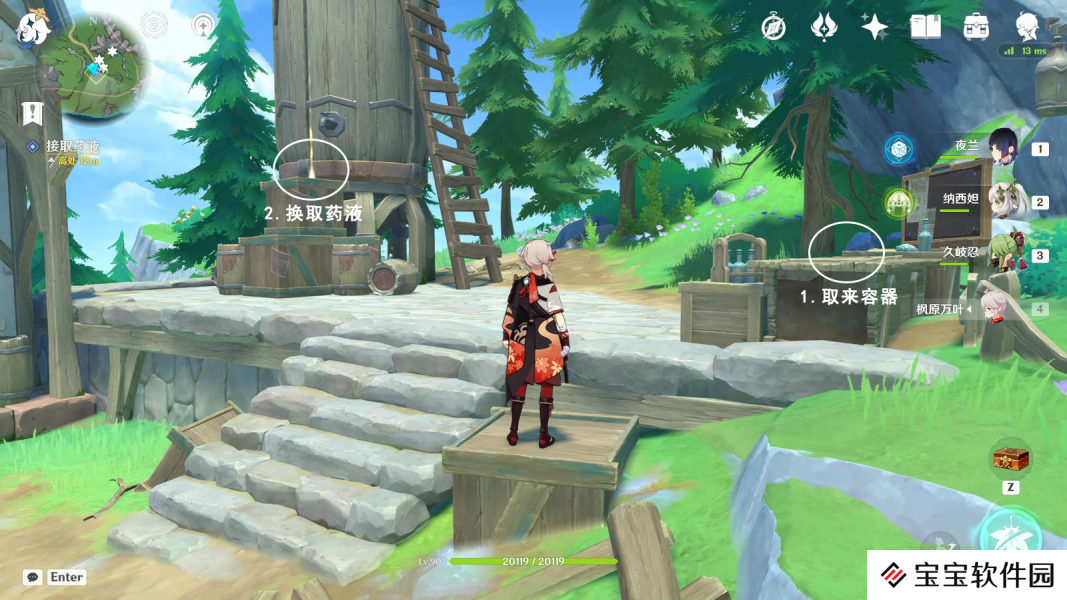
Task: Click the four-pointed star circle icon beside the minimap
Action: pos(203,25)
